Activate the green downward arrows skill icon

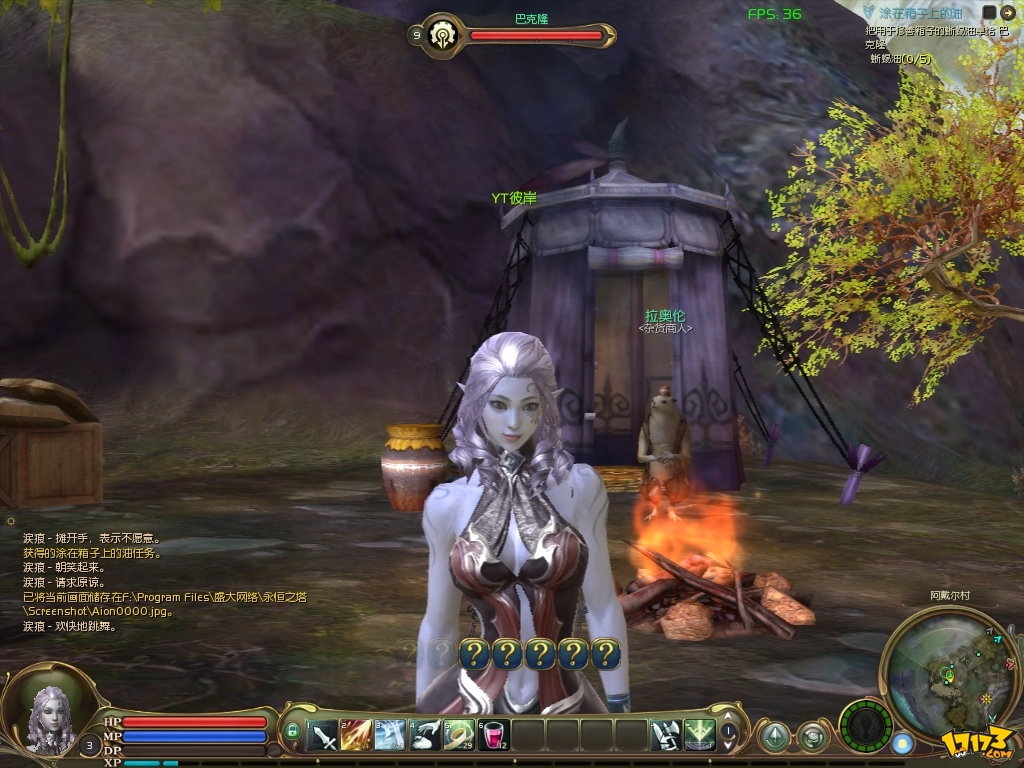click(x=700, y=735)
